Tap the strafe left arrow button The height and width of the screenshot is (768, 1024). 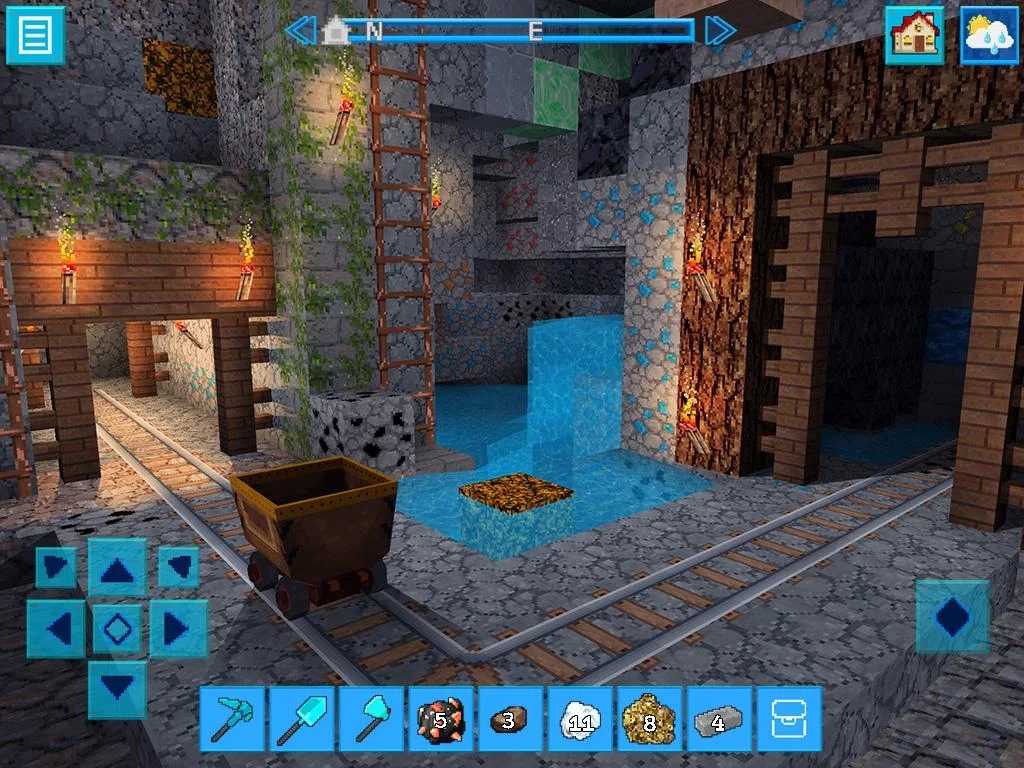click(x=57, y=629)
